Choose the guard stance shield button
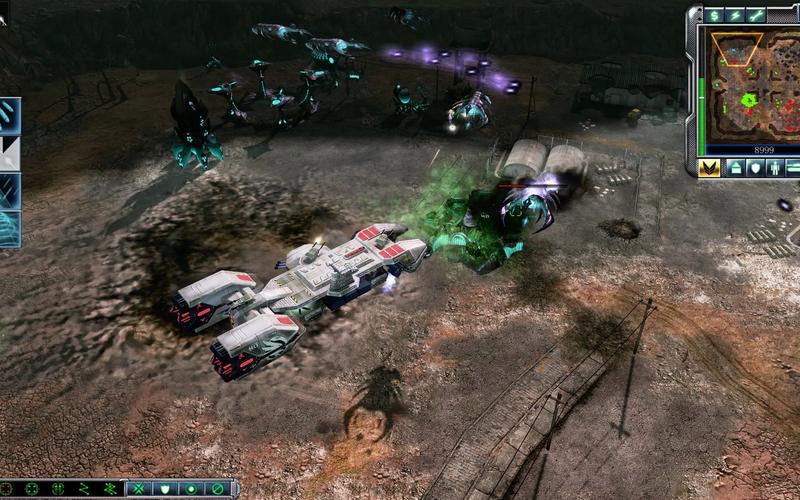This screenshot has width=800, height=500. pyautogui.click(x=165, y=489)
